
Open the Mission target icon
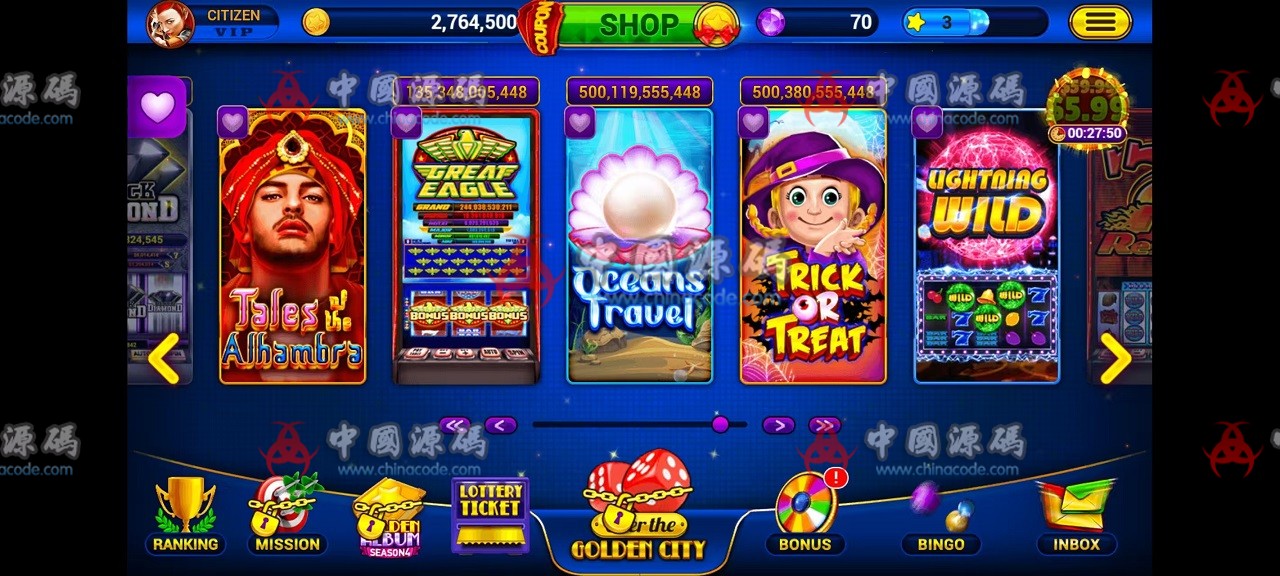pyautogui.click(x=286, y=515)
